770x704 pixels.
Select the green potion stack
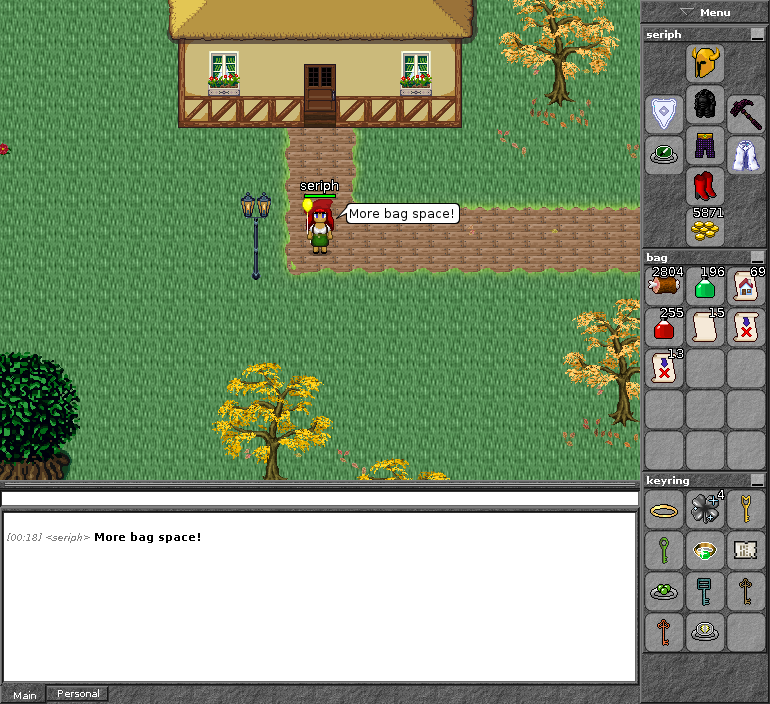tap(705, 287)
